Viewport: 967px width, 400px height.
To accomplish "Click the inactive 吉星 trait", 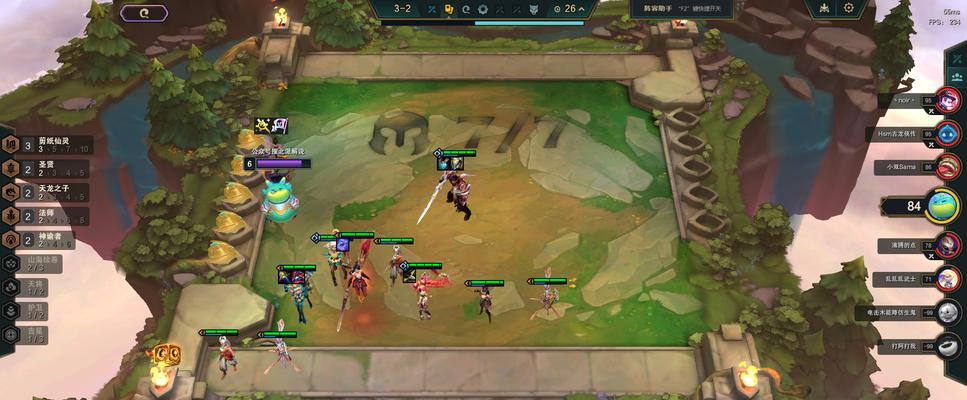I will click(x=30, y=335).
